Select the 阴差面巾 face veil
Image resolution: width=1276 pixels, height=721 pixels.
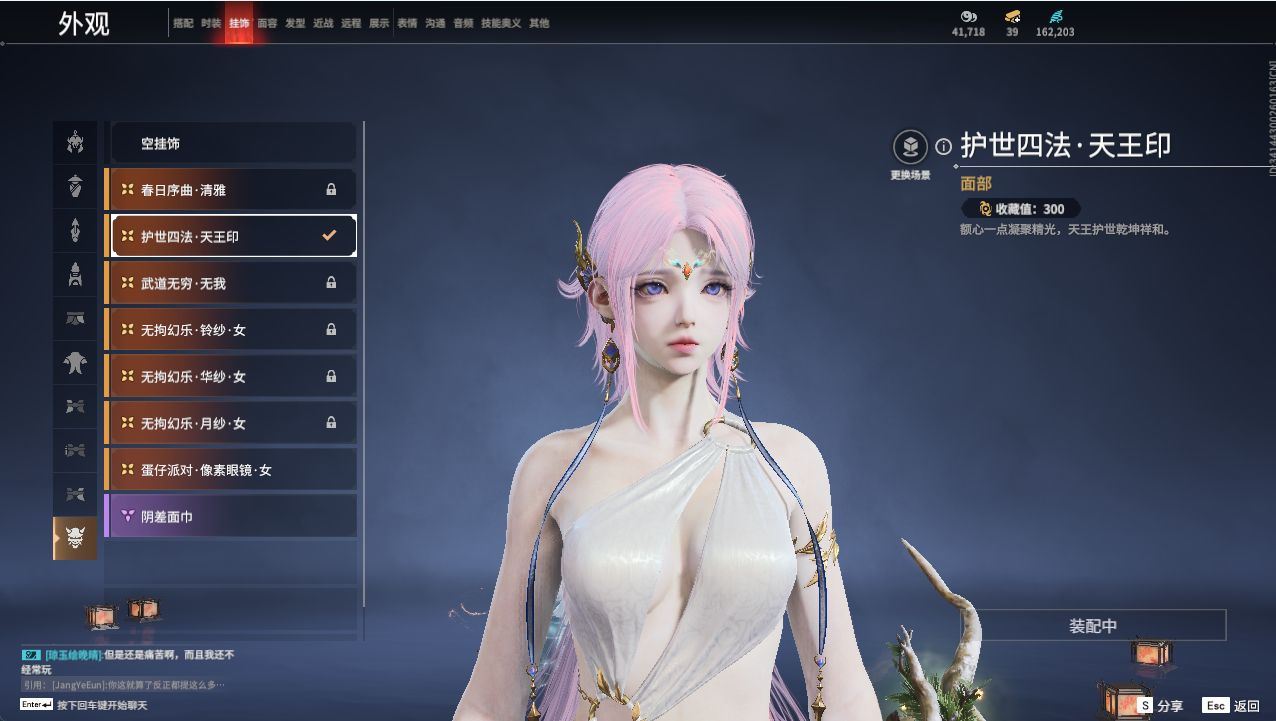(x=231, y=516)
